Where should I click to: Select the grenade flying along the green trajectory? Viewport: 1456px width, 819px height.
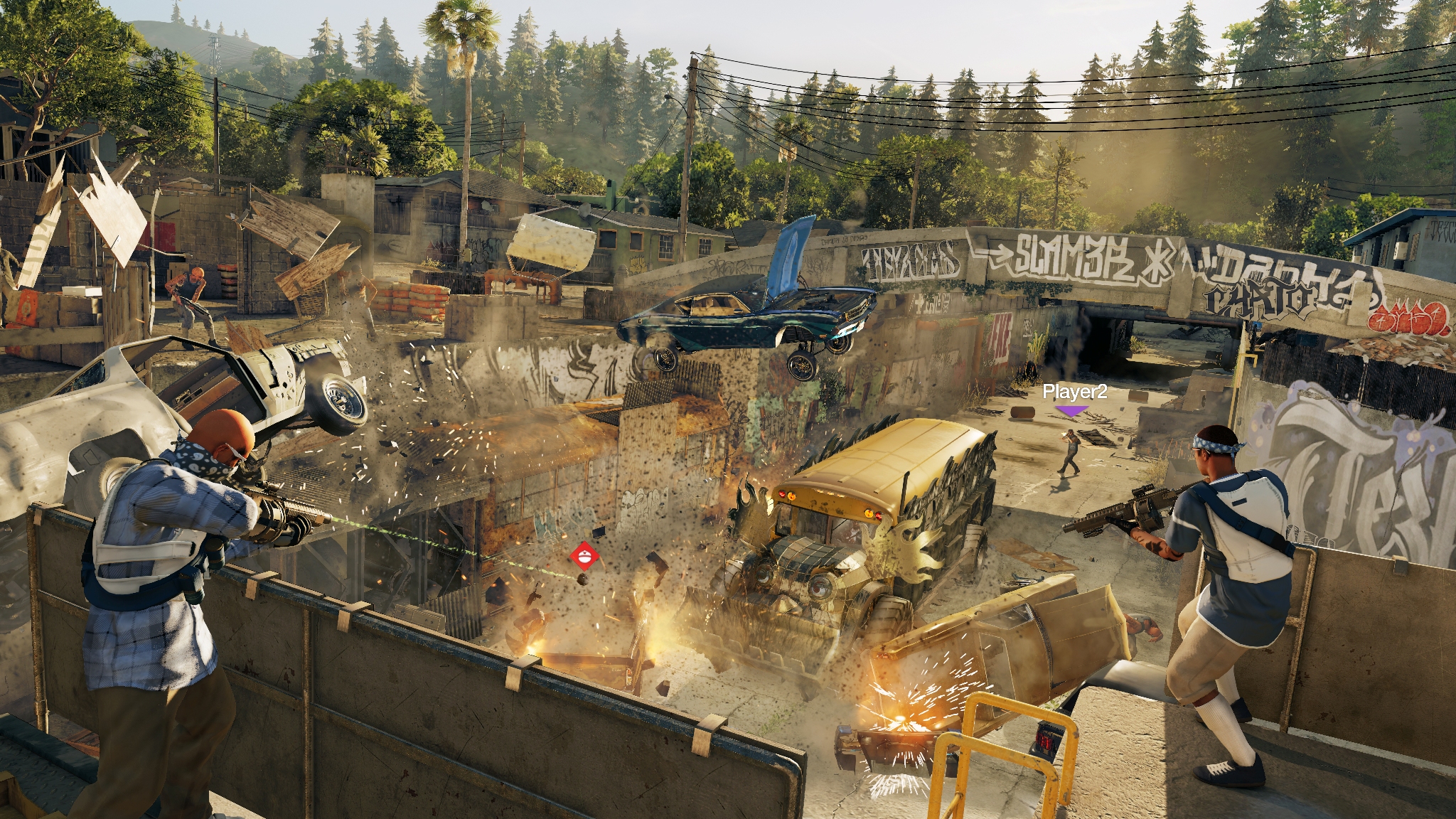click(582, 579)
